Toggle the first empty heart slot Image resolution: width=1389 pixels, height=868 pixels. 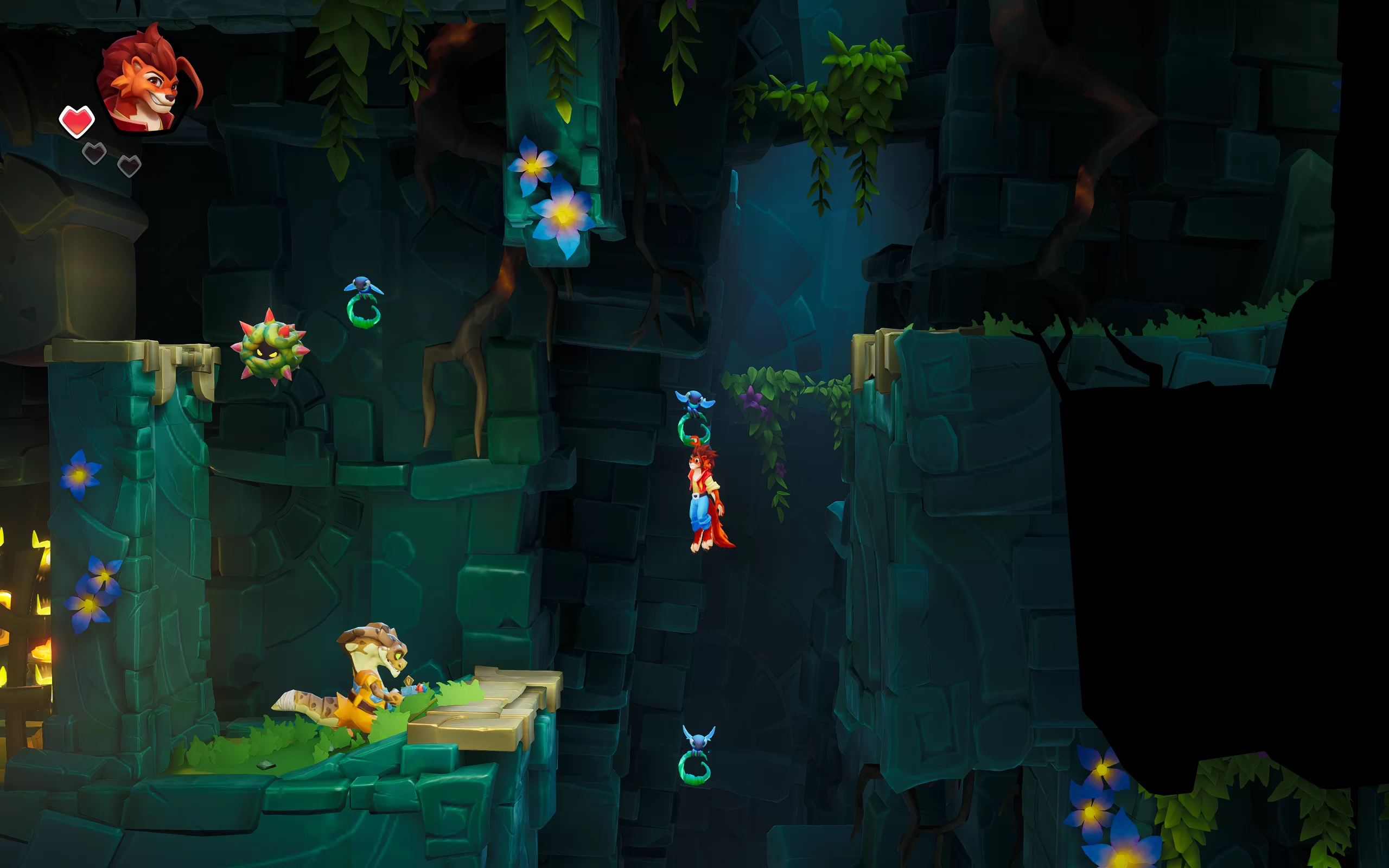coord(95,152)
